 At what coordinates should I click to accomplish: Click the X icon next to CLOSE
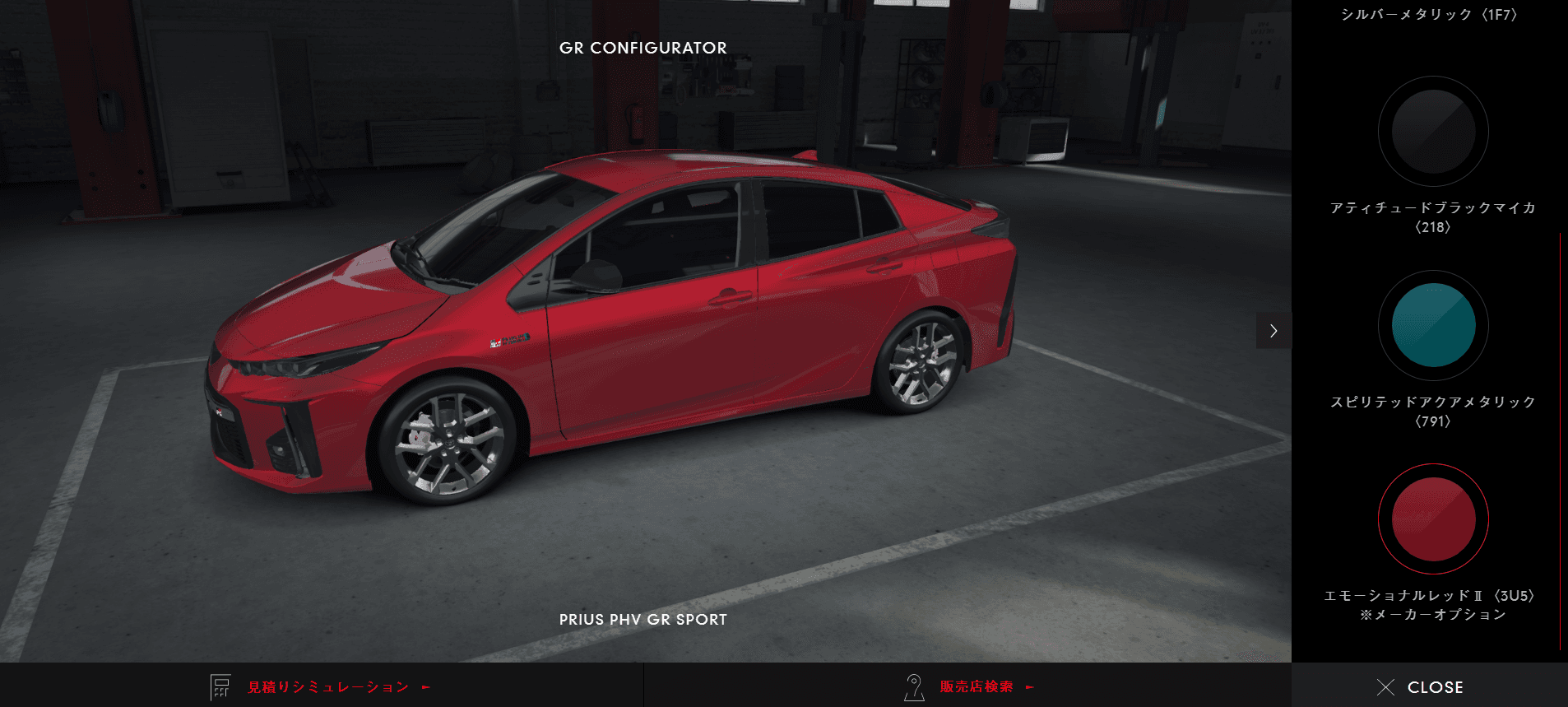(1385, 686)
